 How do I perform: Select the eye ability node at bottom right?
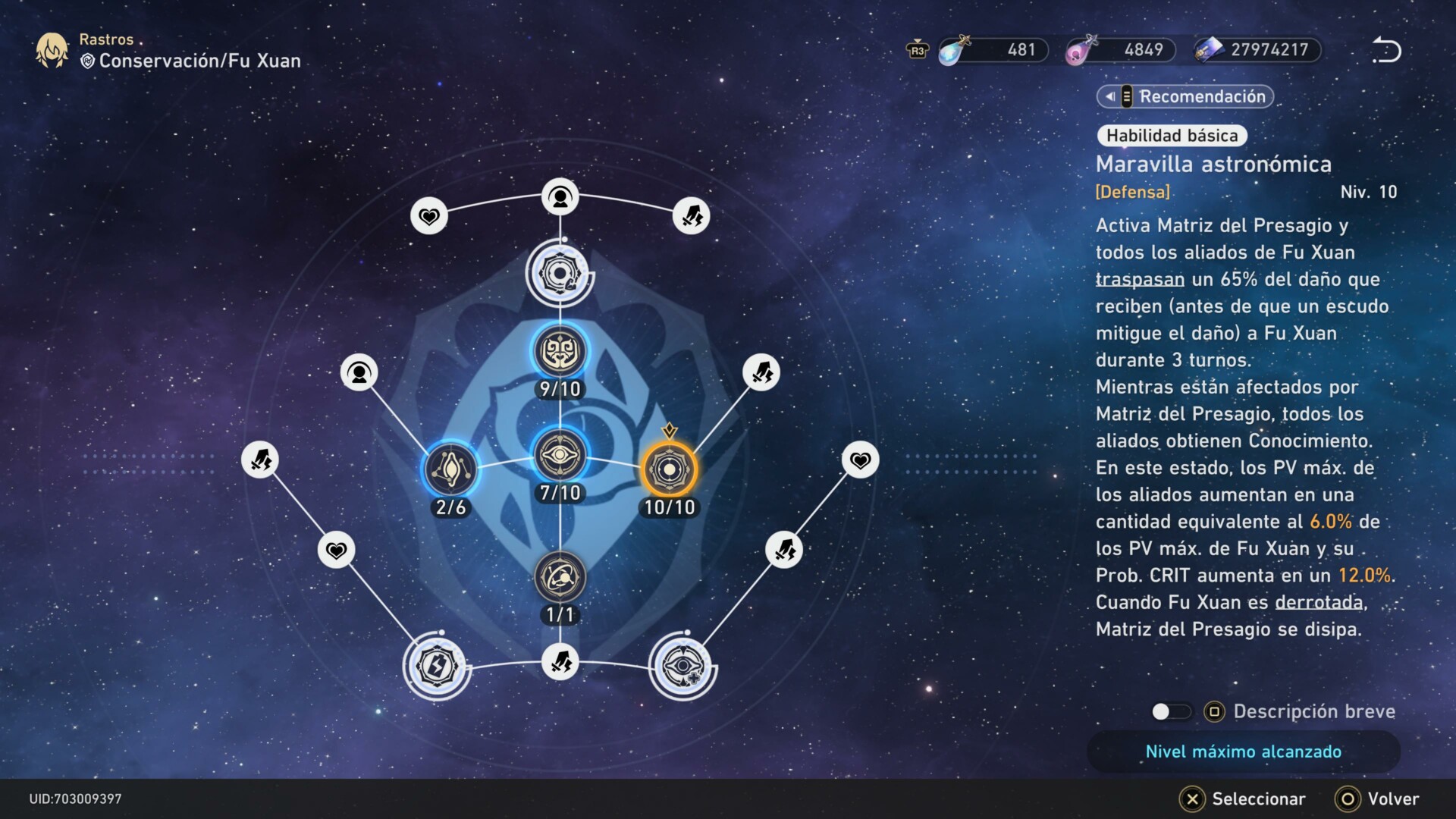[682, 666]
